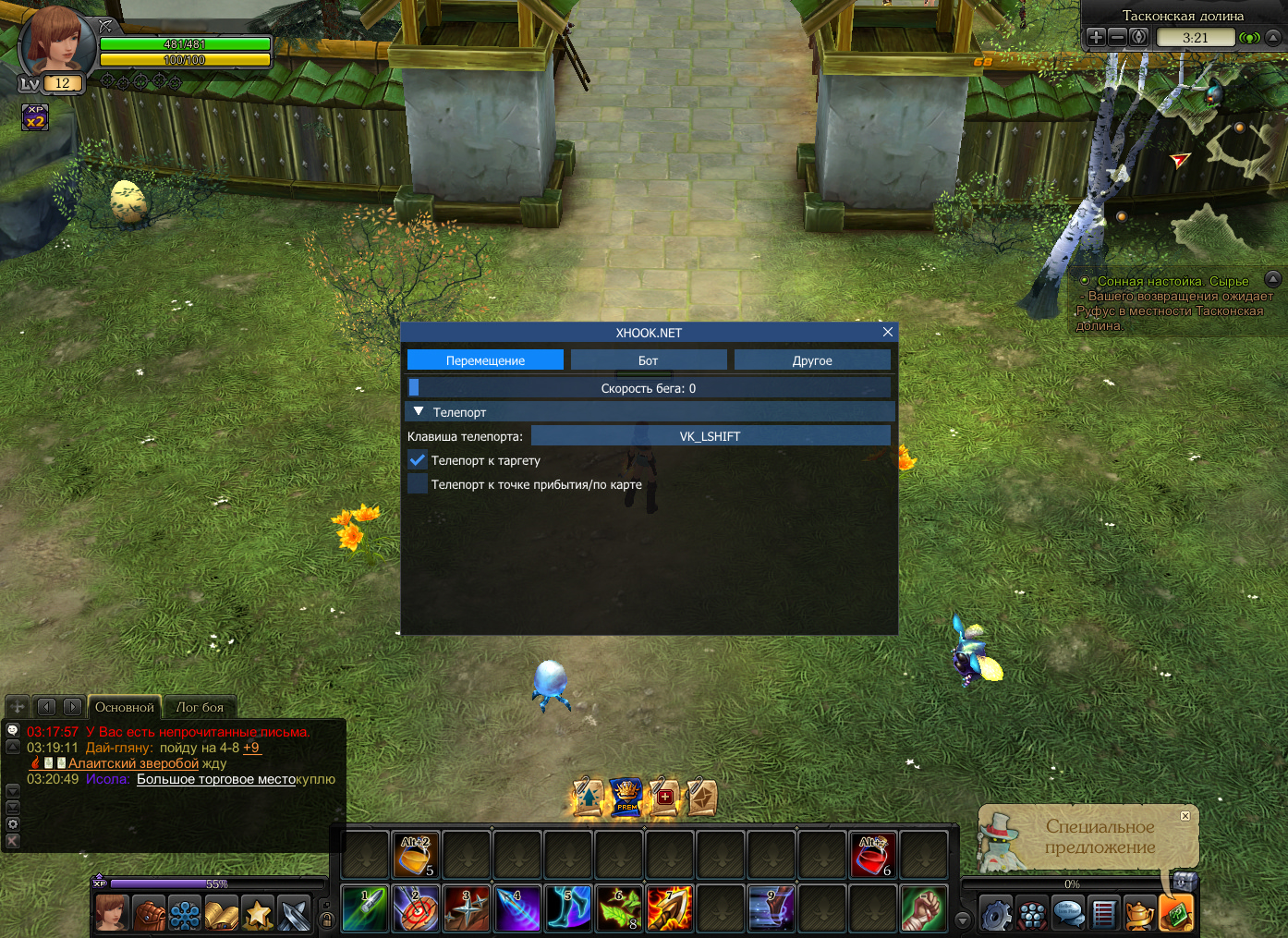
Task: Use the orange potion in Alt+2 slot
Action: (x=415, y=855)
